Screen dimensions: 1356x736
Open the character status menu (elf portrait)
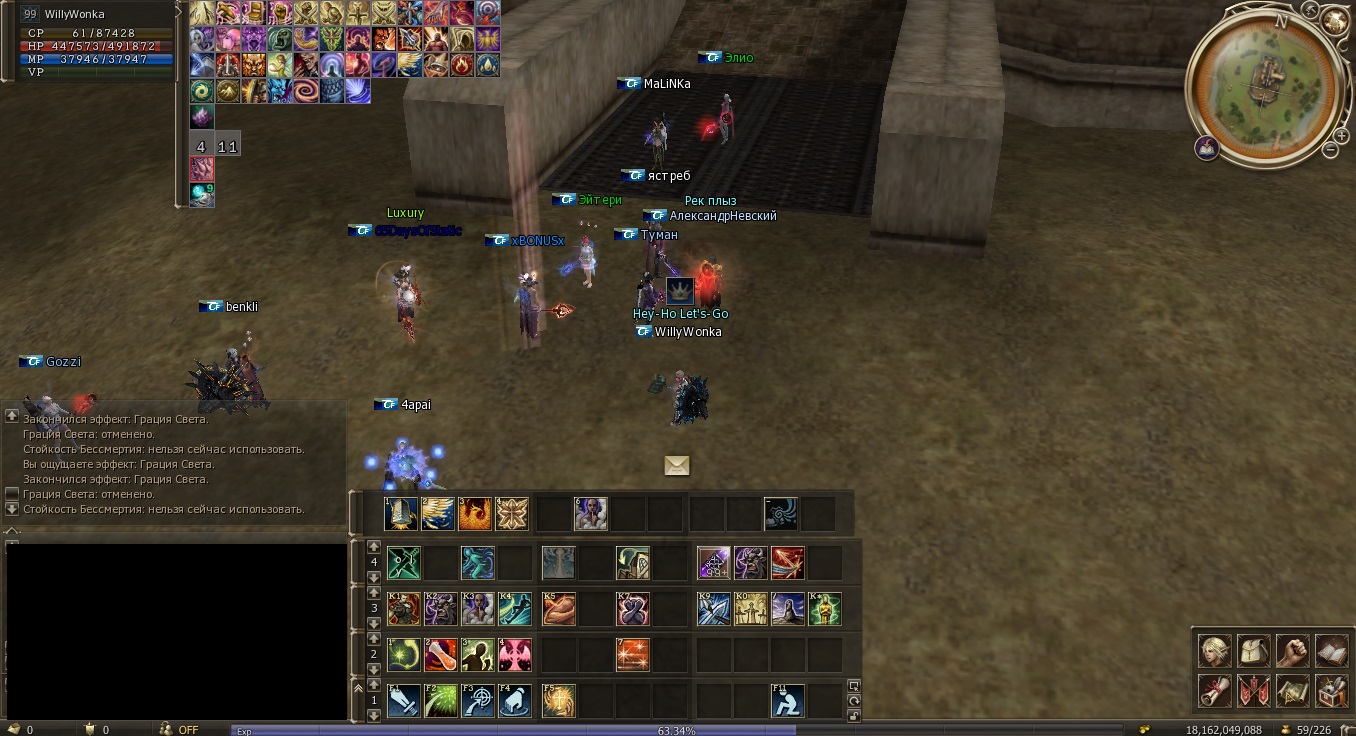pyautogui.click(x=1215, y=651)
